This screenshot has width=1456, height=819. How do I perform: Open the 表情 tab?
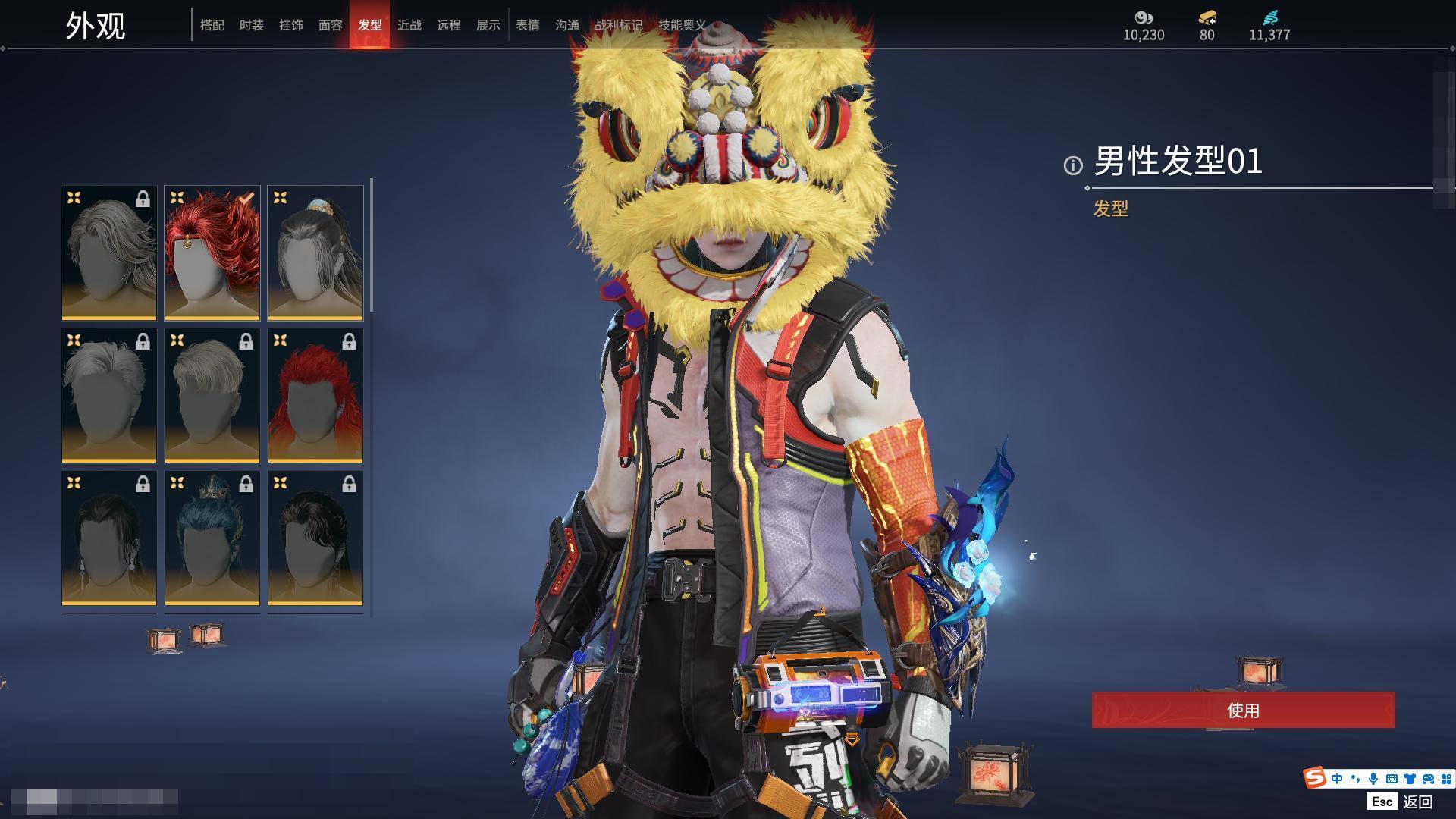tap(528, 25)
